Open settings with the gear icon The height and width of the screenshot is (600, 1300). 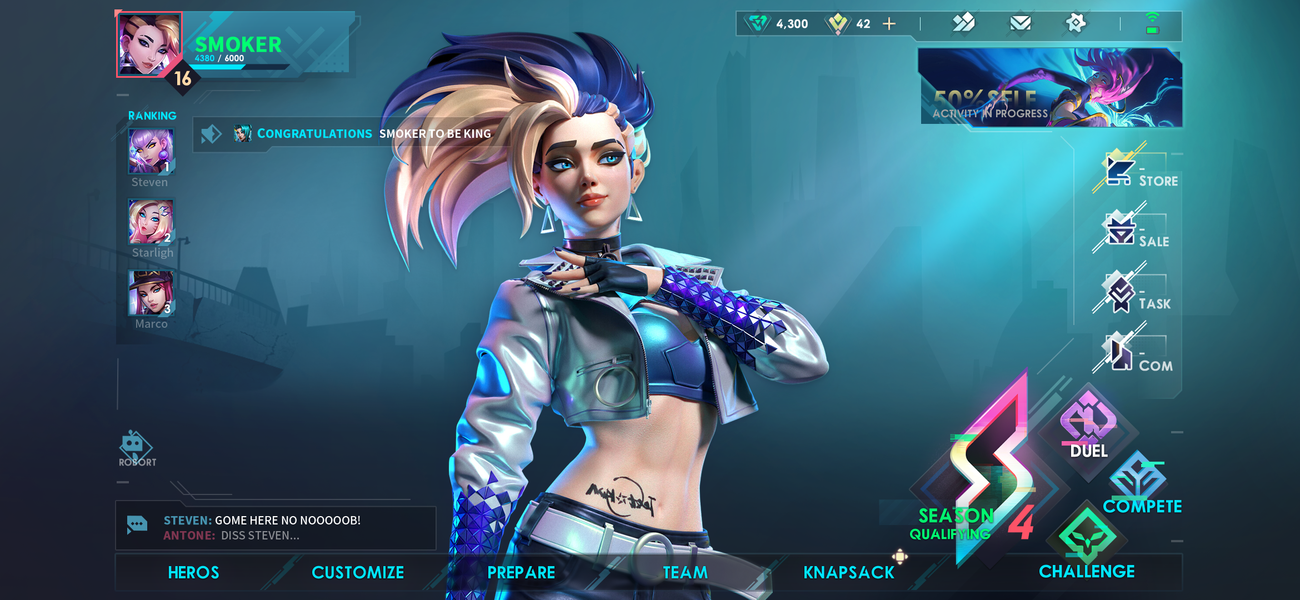1076,23
